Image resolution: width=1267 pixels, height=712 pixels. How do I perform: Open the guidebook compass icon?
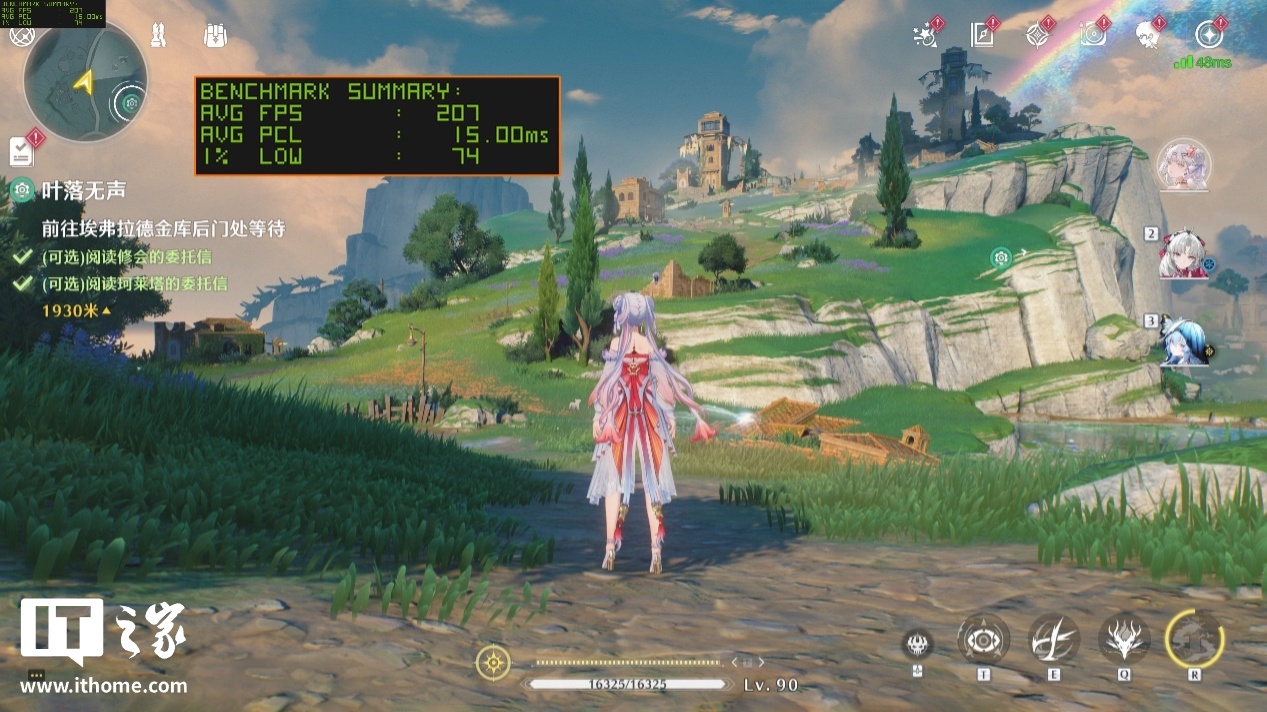coord(981,35)
